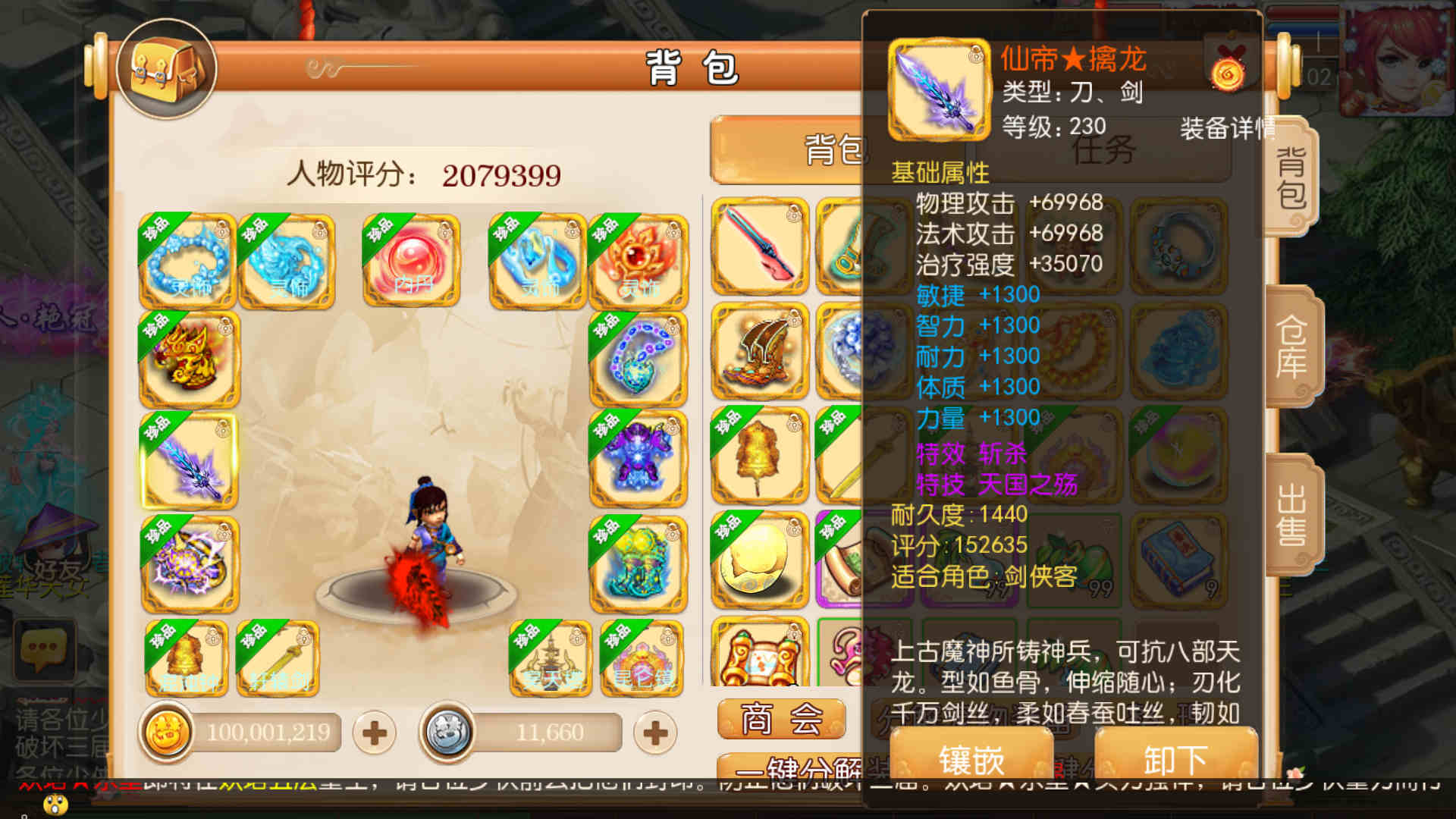Tap the 镶嵌 inlay button
This screenshot has height=819, width=1456.
tap(971, 758)
